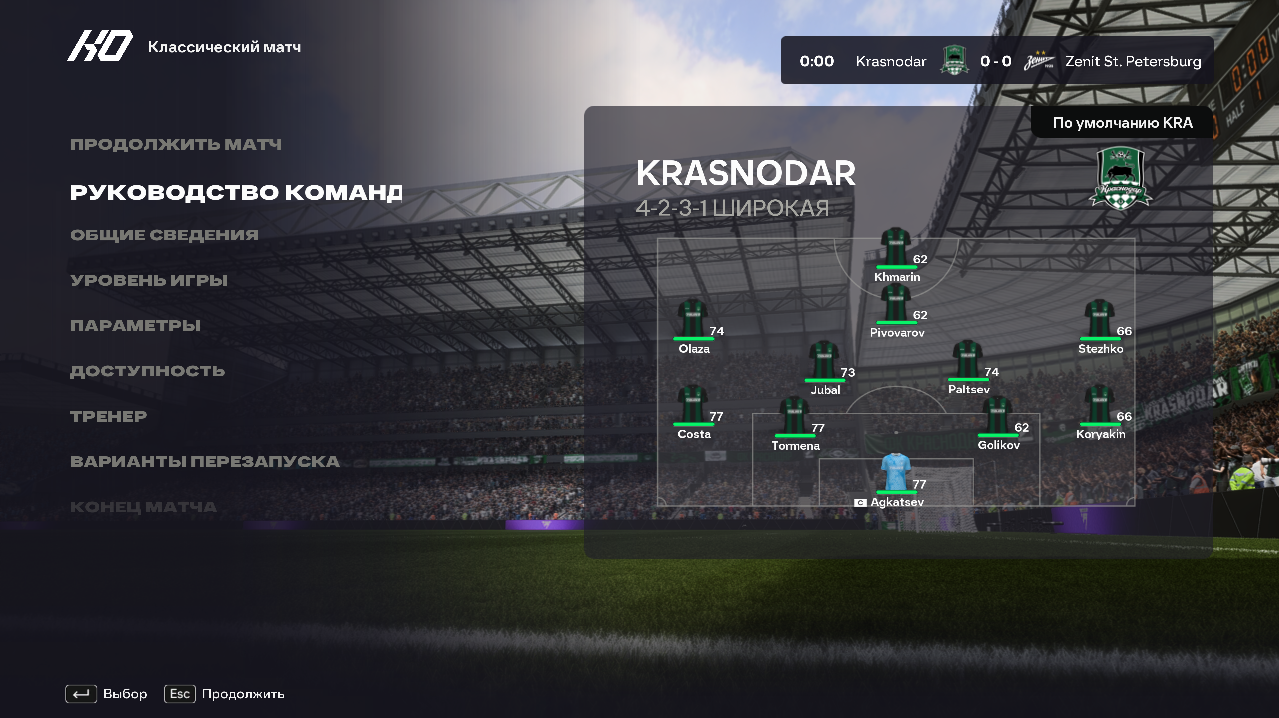Choose left back Costa
1279x718 pixels.
pos(693,407)
